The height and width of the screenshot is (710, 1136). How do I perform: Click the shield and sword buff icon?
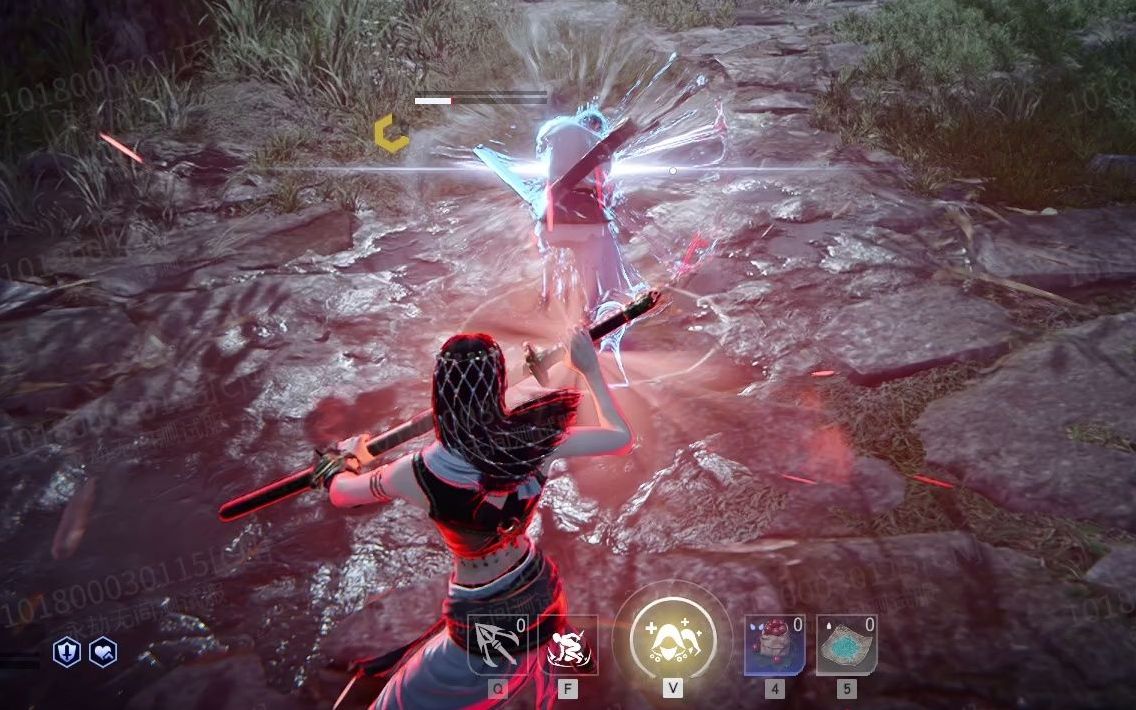tap(67, 653)
